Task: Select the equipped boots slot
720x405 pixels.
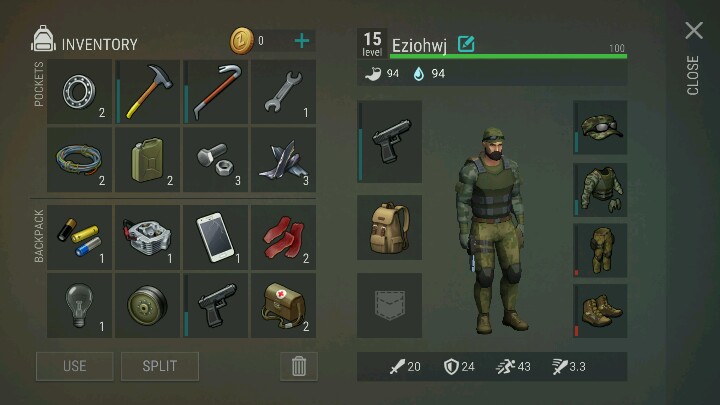Action: pos(600,311)
